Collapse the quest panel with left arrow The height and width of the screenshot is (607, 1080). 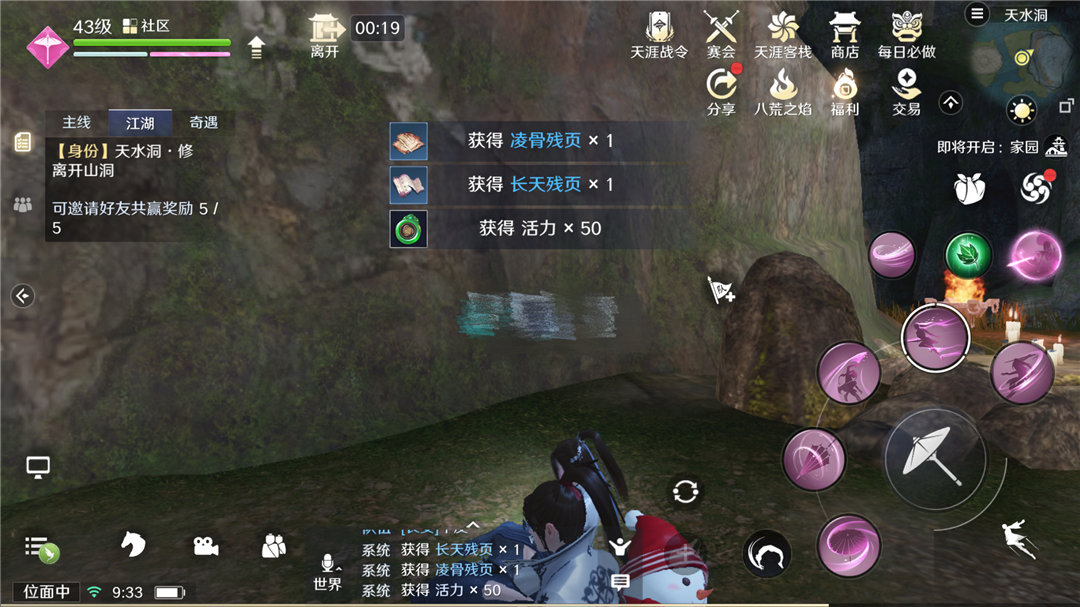click(x=22, y=295)
